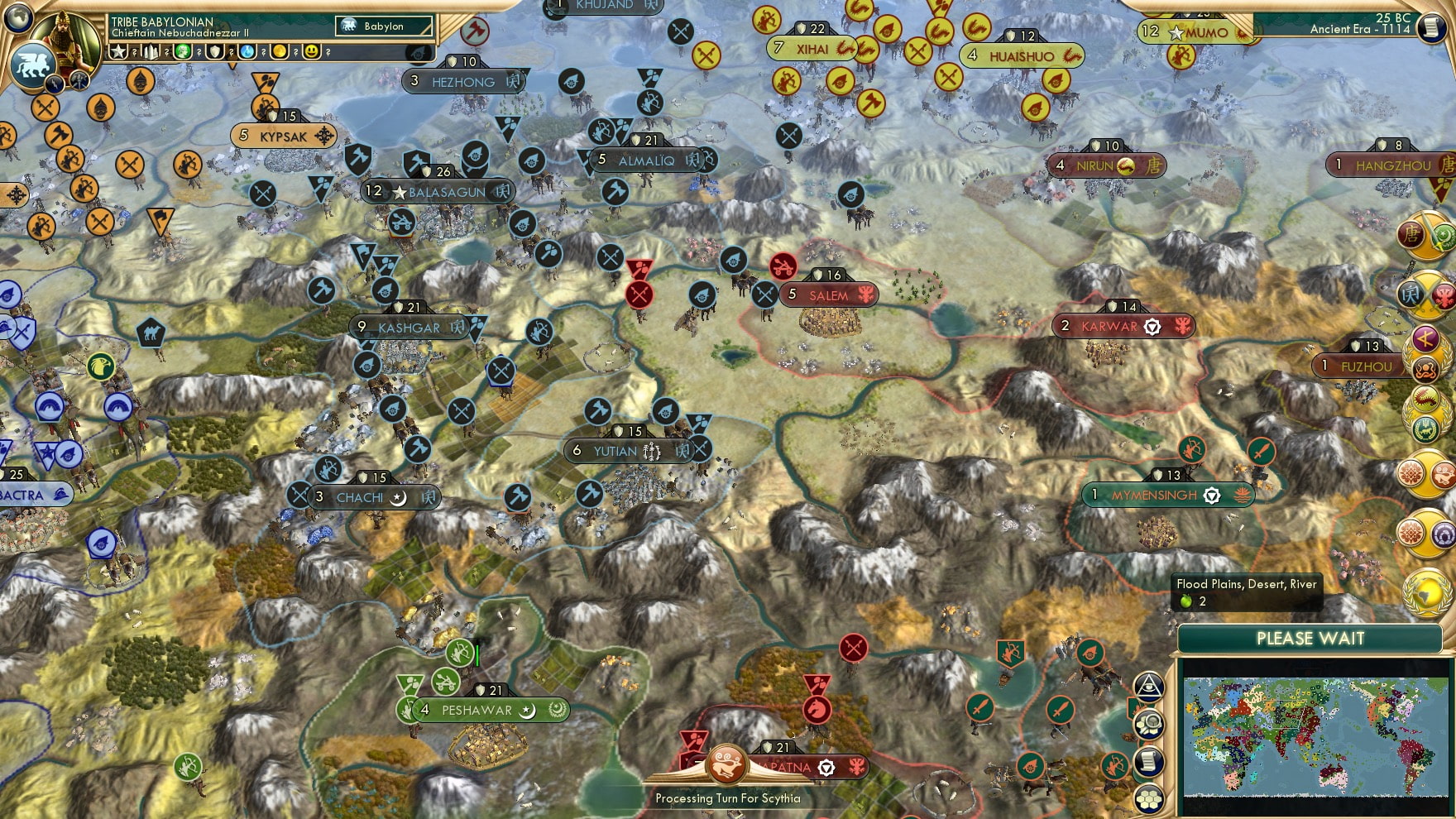
Task: Click the city buildings icon in the top bar
Action: pos(152,52)
